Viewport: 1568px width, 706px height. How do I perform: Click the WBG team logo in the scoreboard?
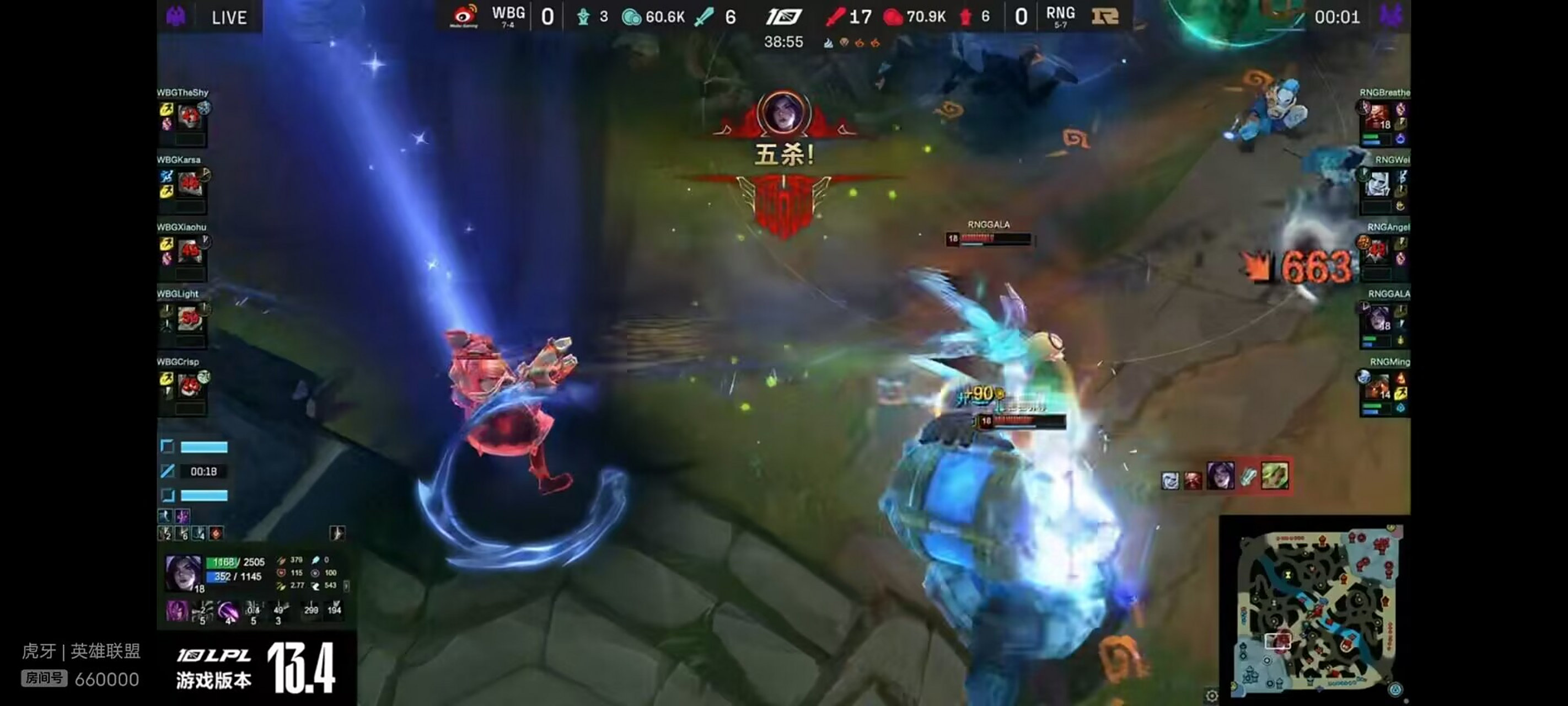click(464, 16)
